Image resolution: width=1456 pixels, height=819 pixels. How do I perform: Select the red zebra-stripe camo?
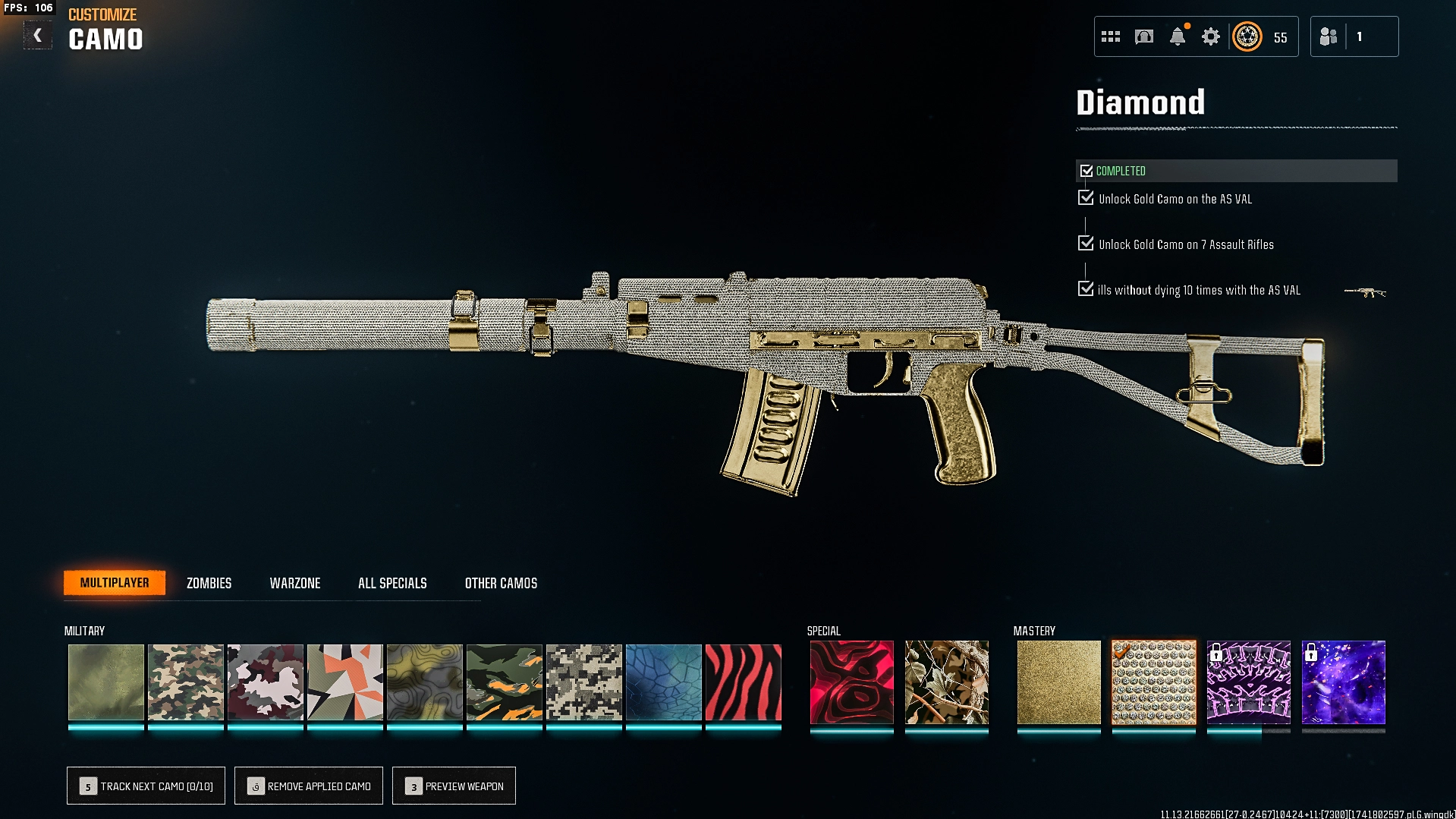pyautogui.click(x=743, y=682)
